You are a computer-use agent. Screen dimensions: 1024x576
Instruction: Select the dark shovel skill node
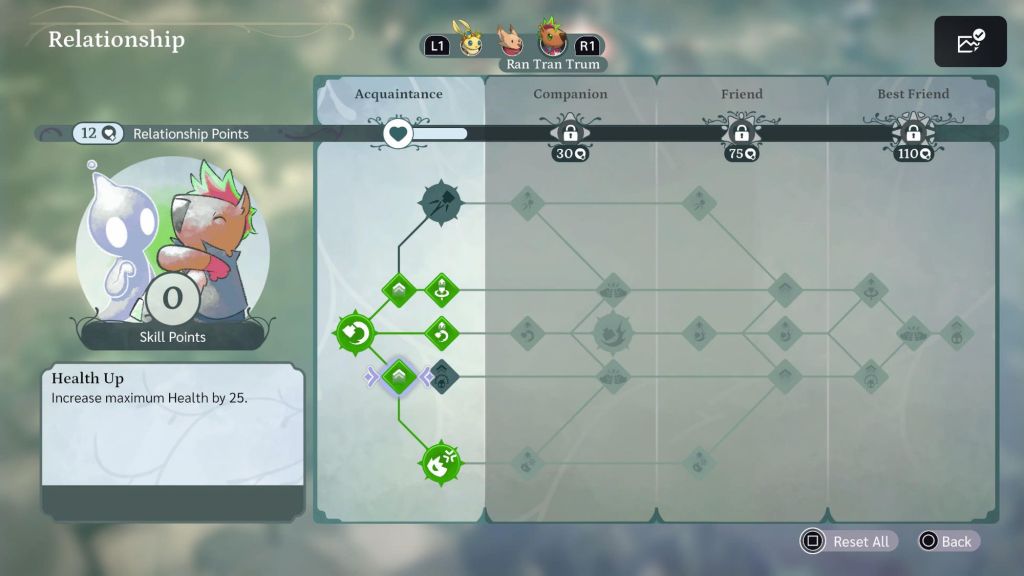coord(439,203)
